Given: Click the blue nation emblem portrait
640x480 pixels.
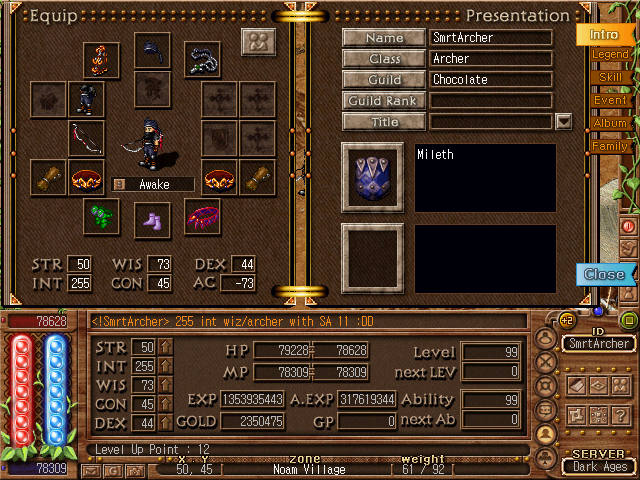Looking at the screenshot, I should pyautogui.click(x=373, y=176).
